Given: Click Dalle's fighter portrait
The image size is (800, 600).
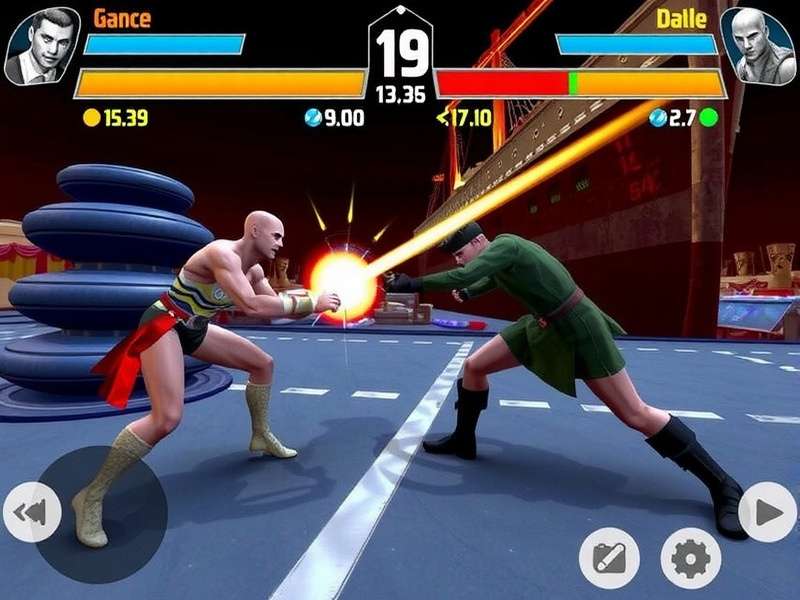Looking at the screenshot, I should click(757, 45).
